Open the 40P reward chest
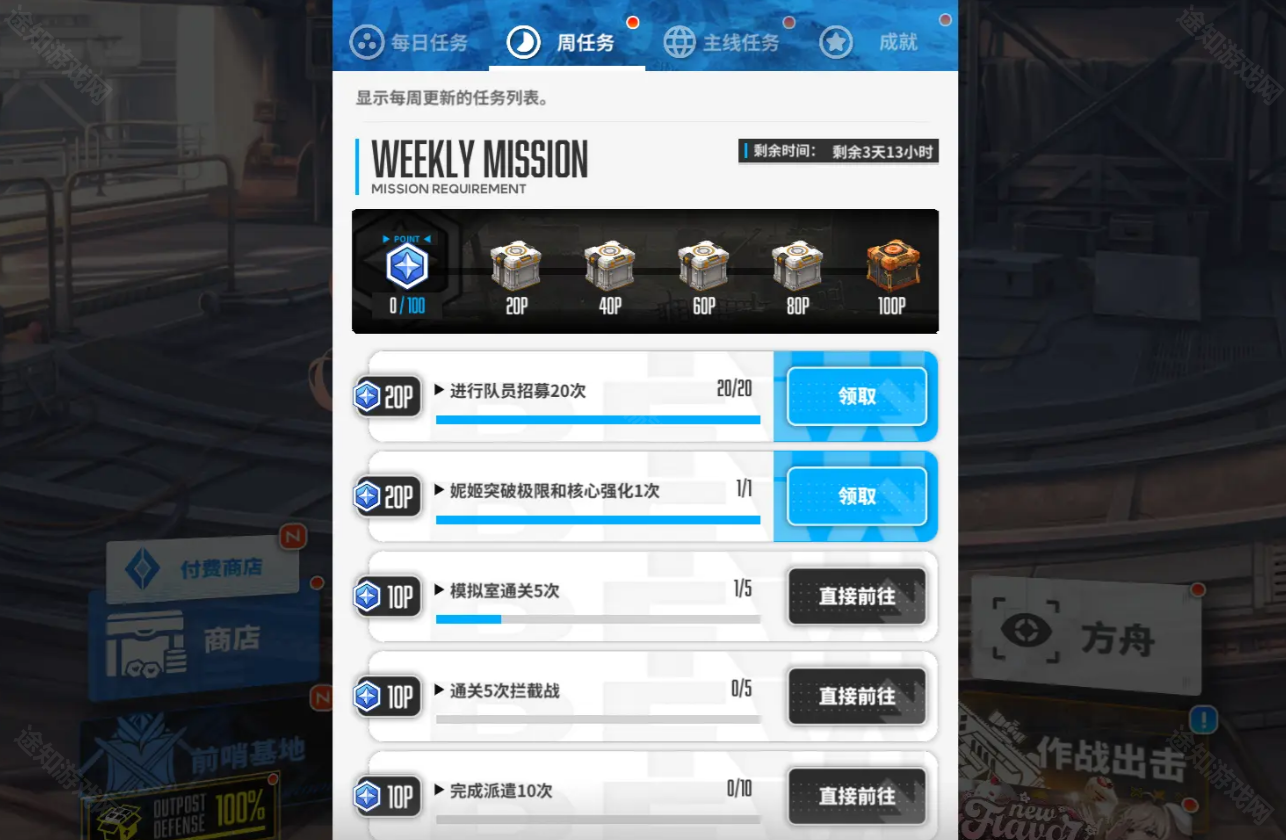 pos(610,267)
